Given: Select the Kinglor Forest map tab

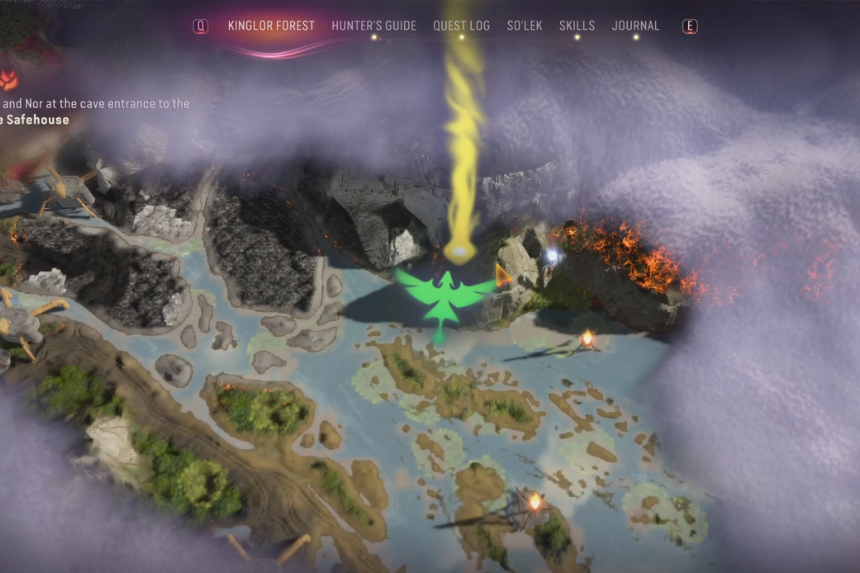Looking at the screenshot, I should (x=271, y=26).
